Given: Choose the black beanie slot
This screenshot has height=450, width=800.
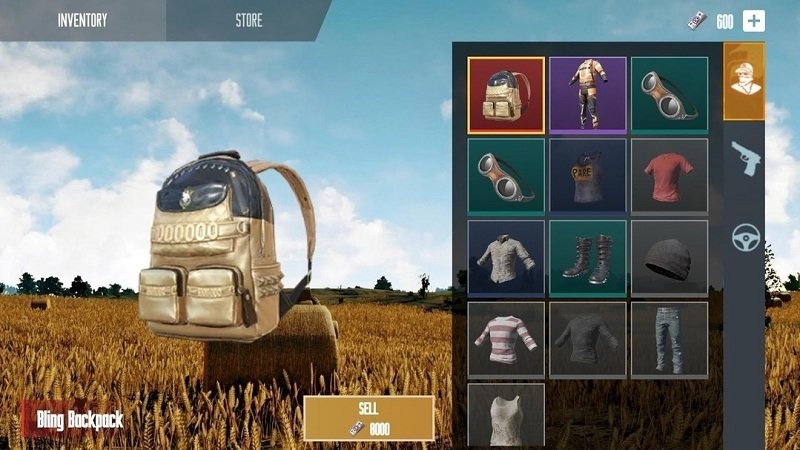Looking at the screenshot, I should coord(669,257).
